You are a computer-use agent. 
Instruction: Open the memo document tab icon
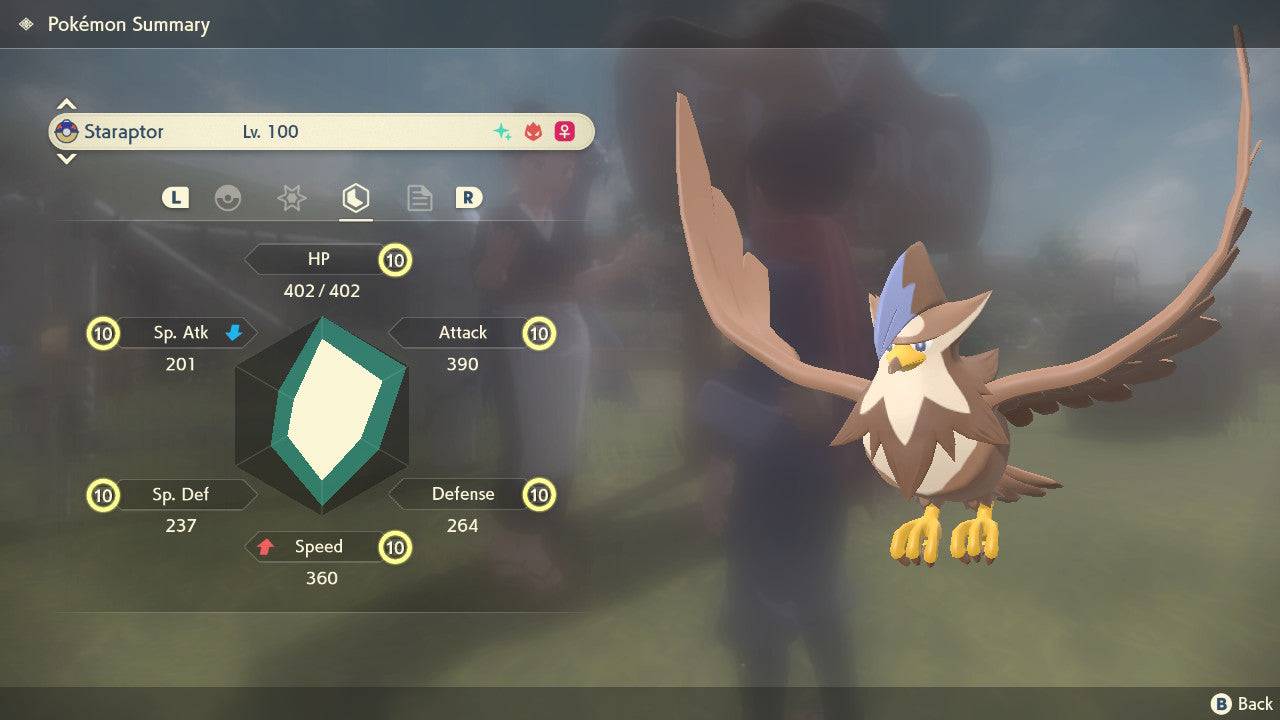point(419,198)
